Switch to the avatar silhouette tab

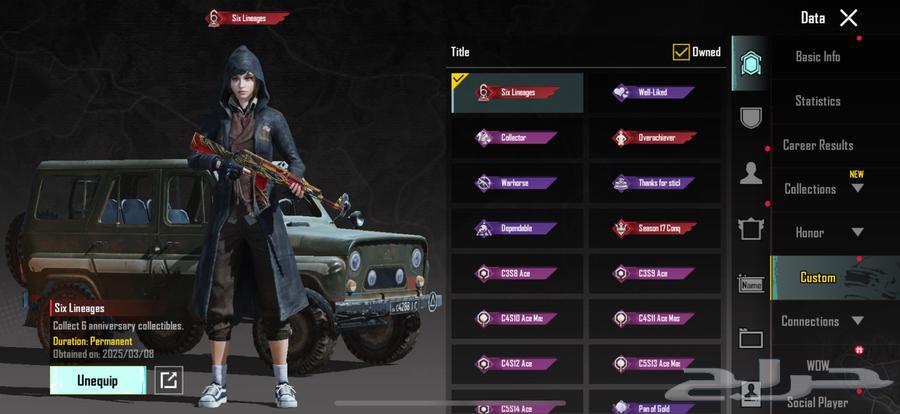751,173
